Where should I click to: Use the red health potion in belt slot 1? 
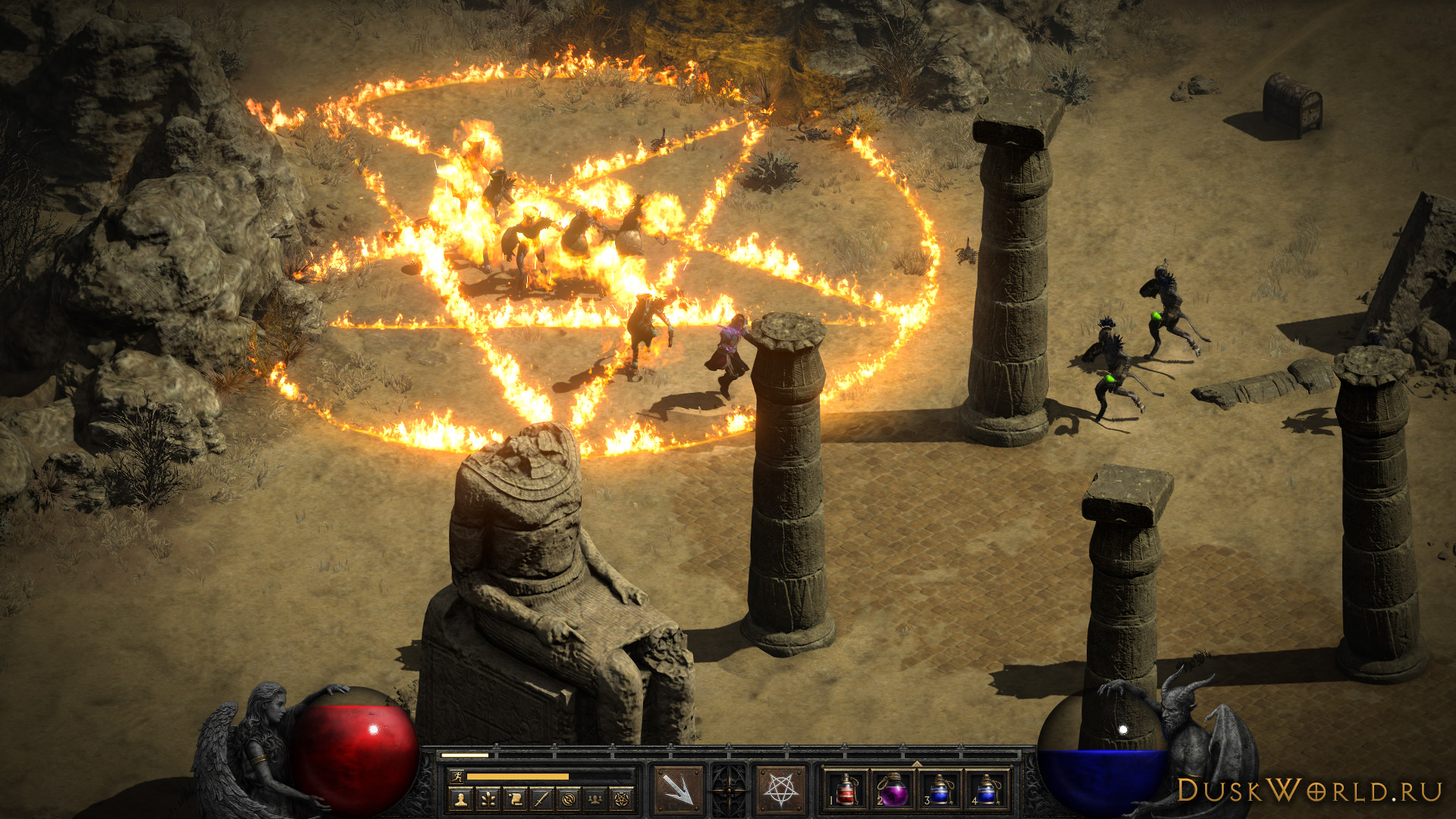pos(846,790)
